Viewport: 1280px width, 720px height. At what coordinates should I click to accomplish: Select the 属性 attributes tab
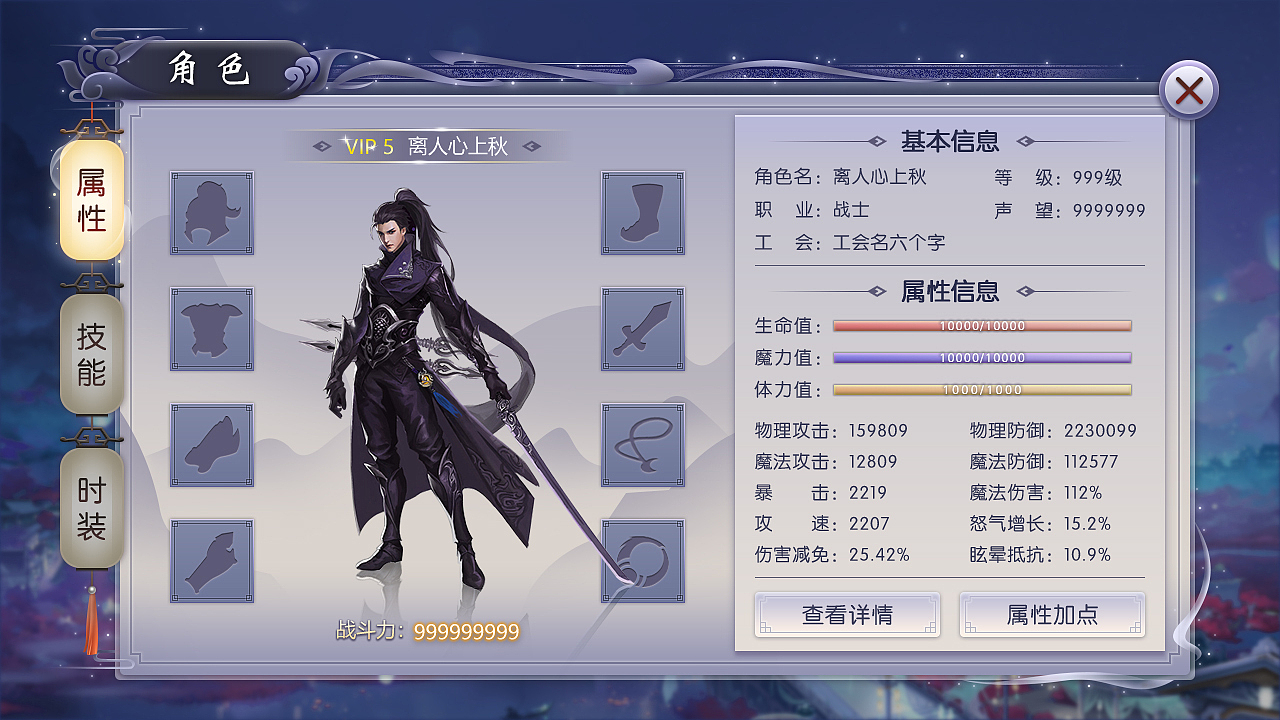(91, 200)
